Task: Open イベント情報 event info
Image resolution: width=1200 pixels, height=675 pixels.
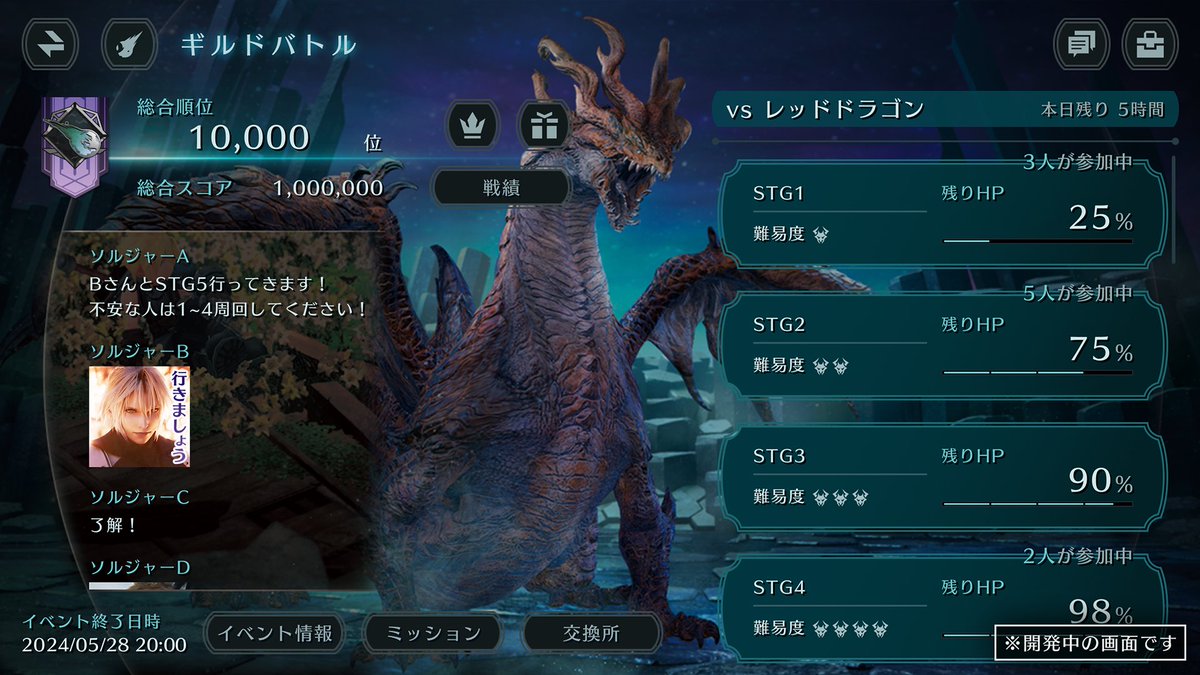Action: point(274,633)
